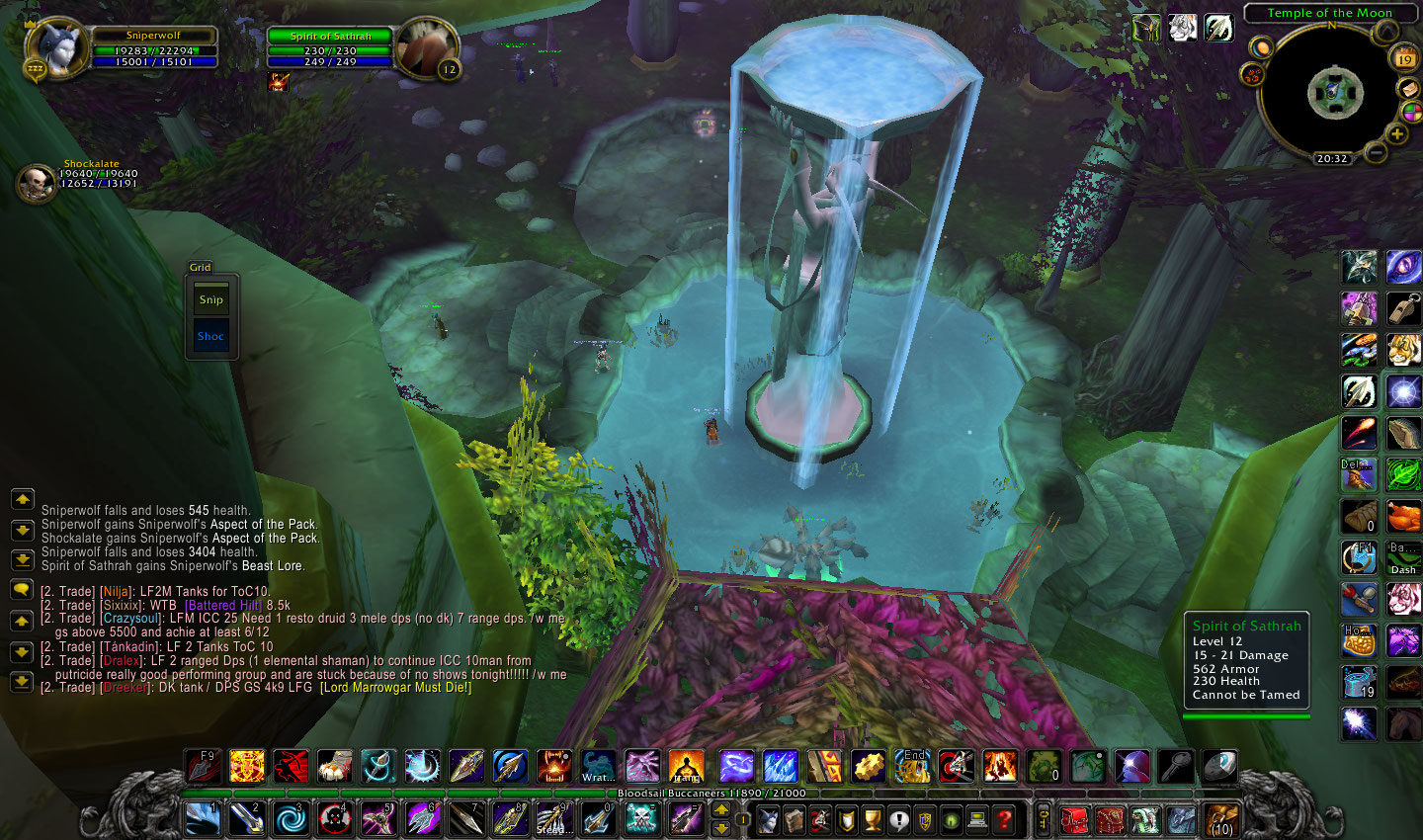Toggle the pet's Dash ability

(x=1402, y=559)
